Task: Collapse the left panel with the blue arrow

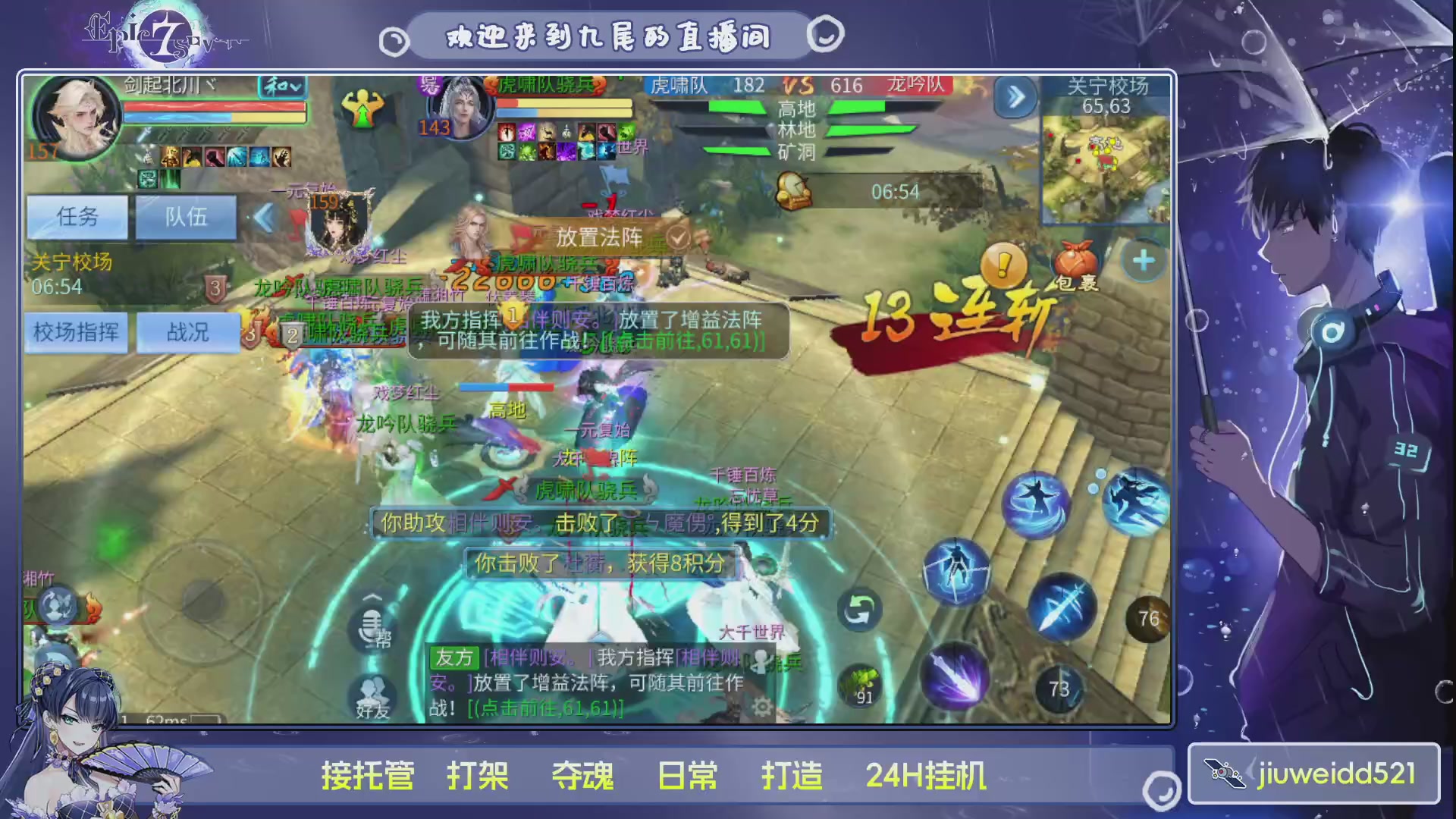Action: (263, 218)
